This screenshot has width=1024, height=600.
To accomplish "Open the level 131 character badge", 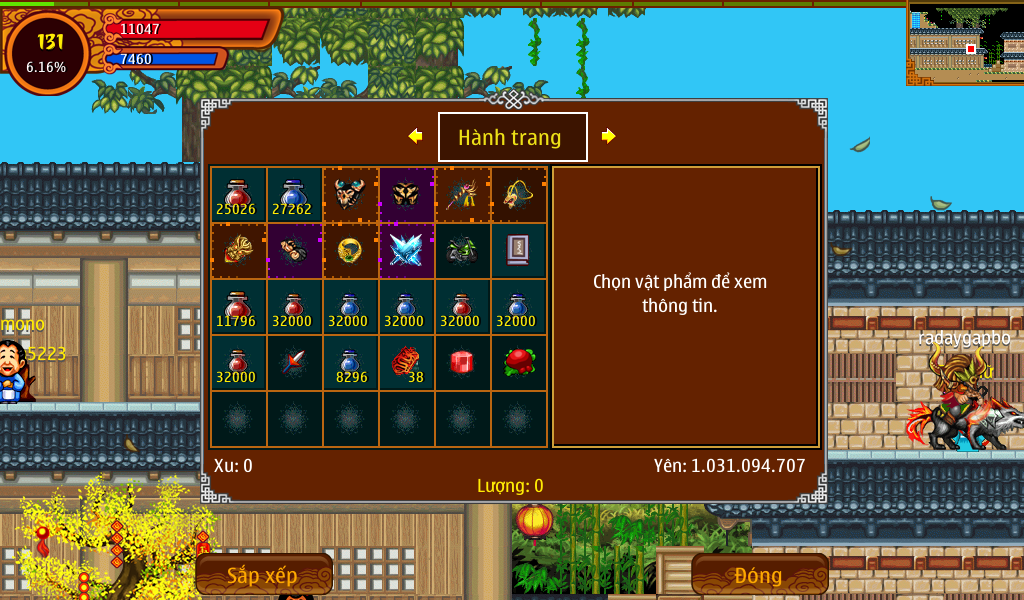I will click(x=47, y=53).
